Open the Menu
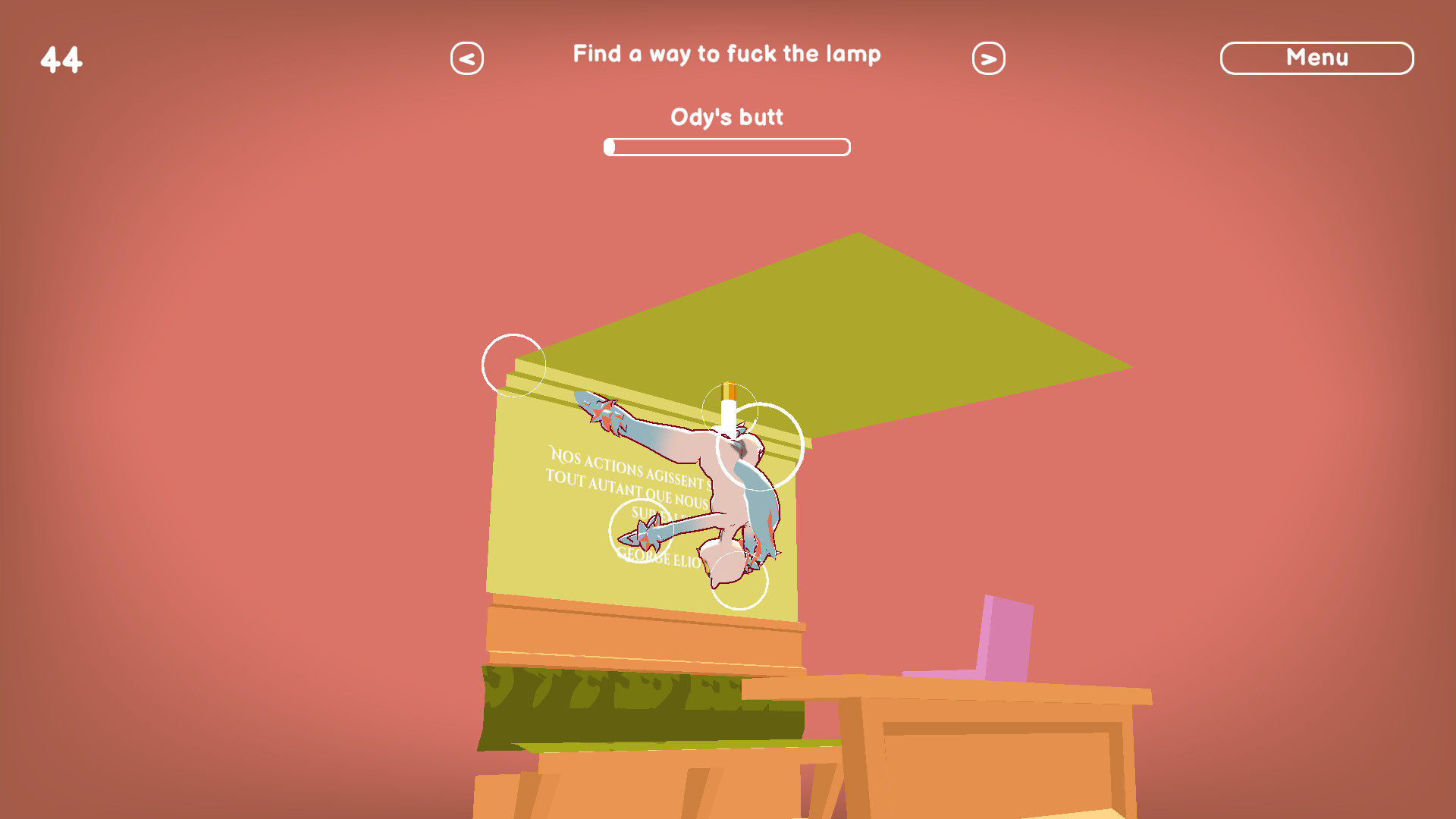This screenshot has width=1456, height=819. tap(1317, 57)
